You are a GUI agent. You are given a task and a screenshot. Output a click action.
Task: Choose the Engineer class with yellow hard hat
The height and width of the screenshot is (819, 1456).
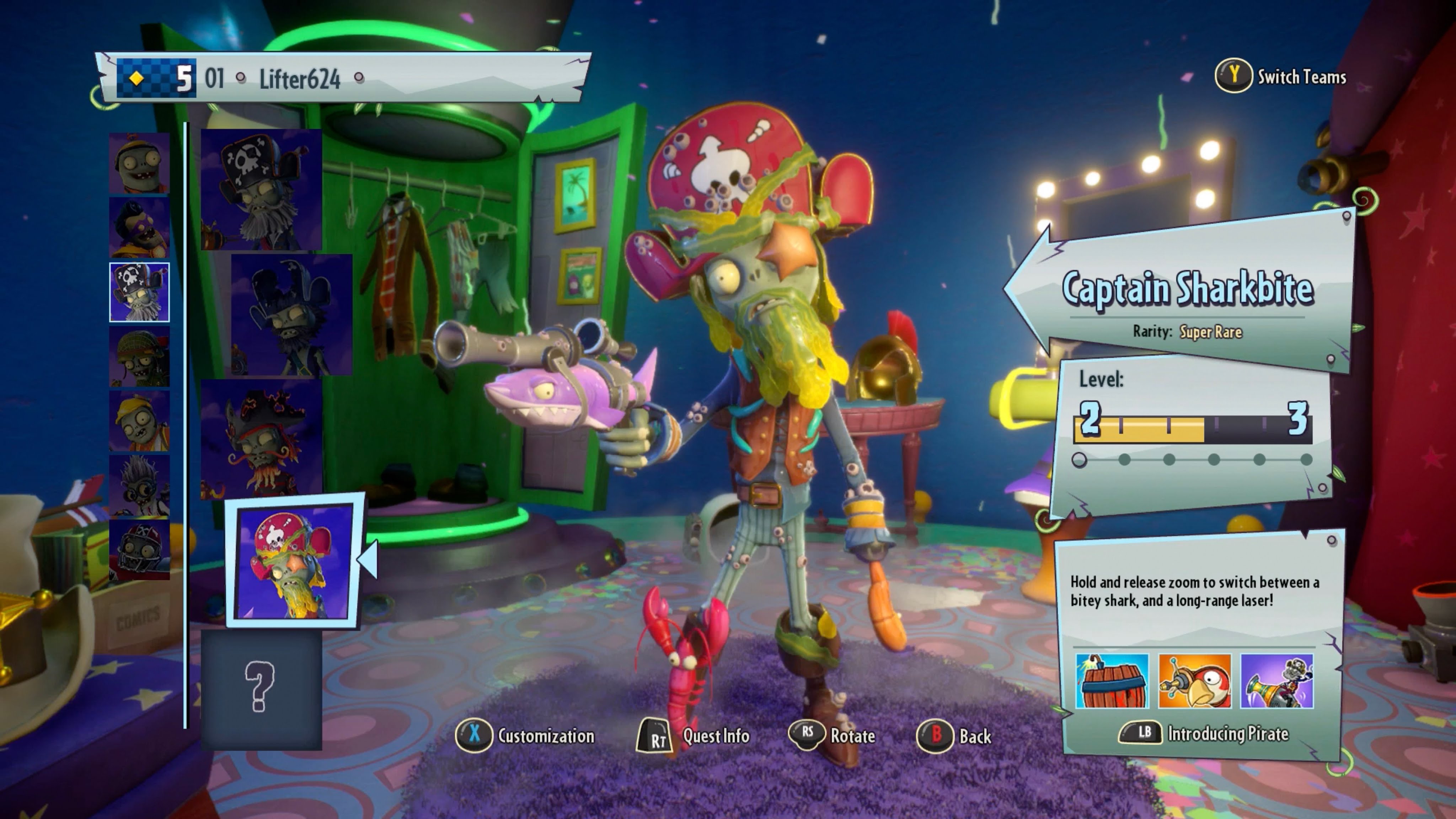point(139,421)
